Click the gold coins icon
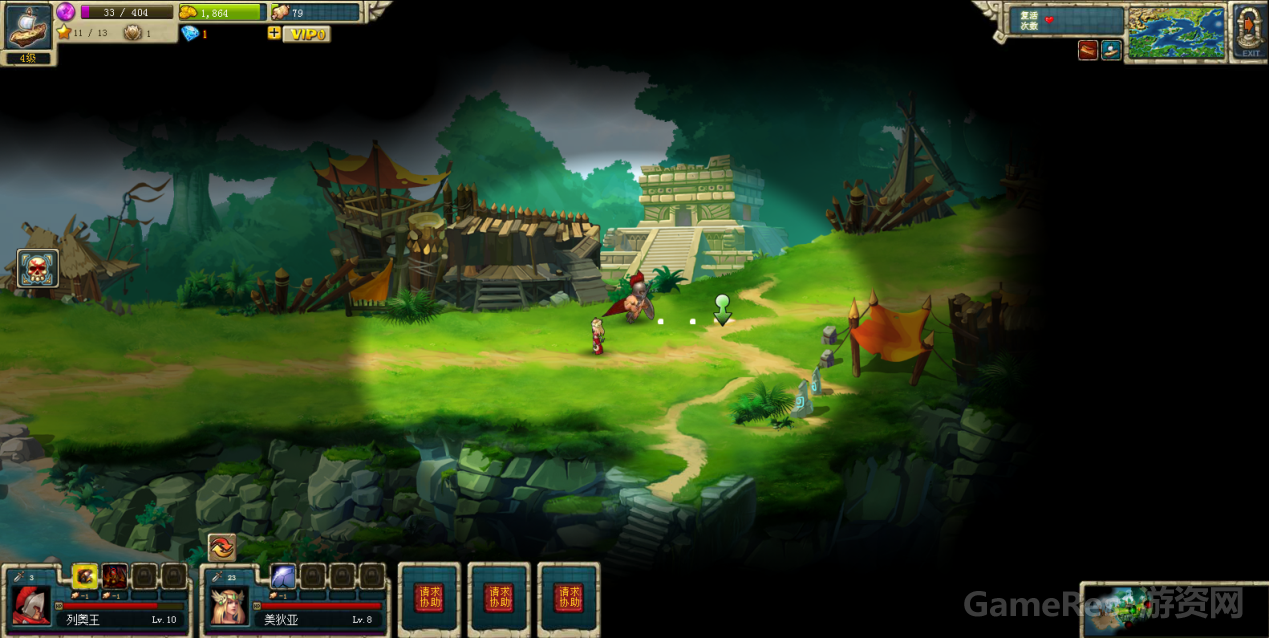The image size is (1269, 638). click(x=189, y=12)
